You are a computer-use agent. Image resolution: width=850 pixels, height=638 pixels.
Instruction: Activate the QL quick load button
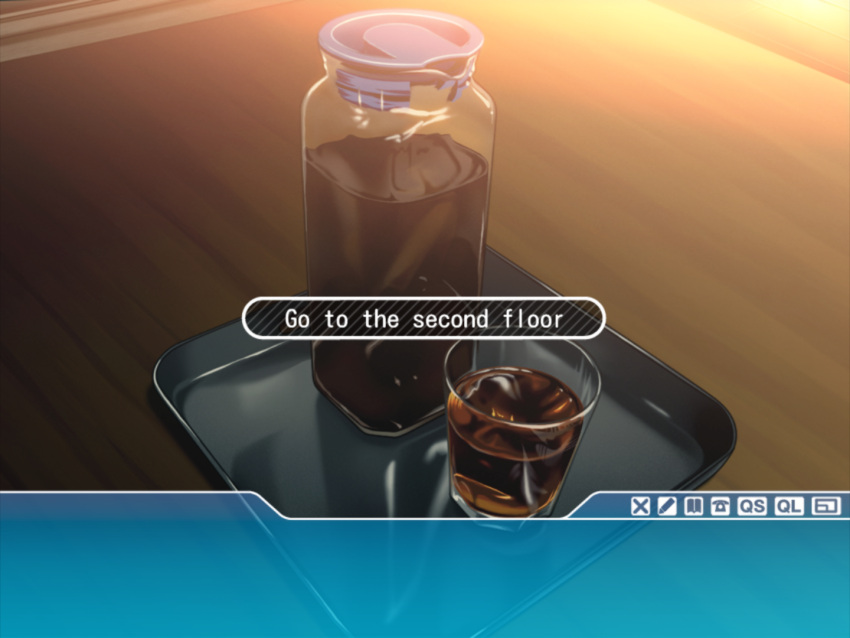click(x=789, y=506)
